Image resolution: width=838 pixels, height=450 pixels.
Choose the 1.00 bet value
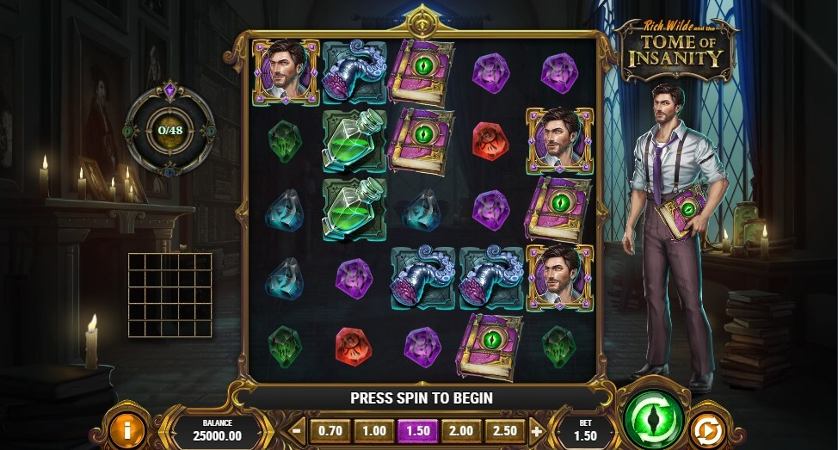(x=373, y=431)
